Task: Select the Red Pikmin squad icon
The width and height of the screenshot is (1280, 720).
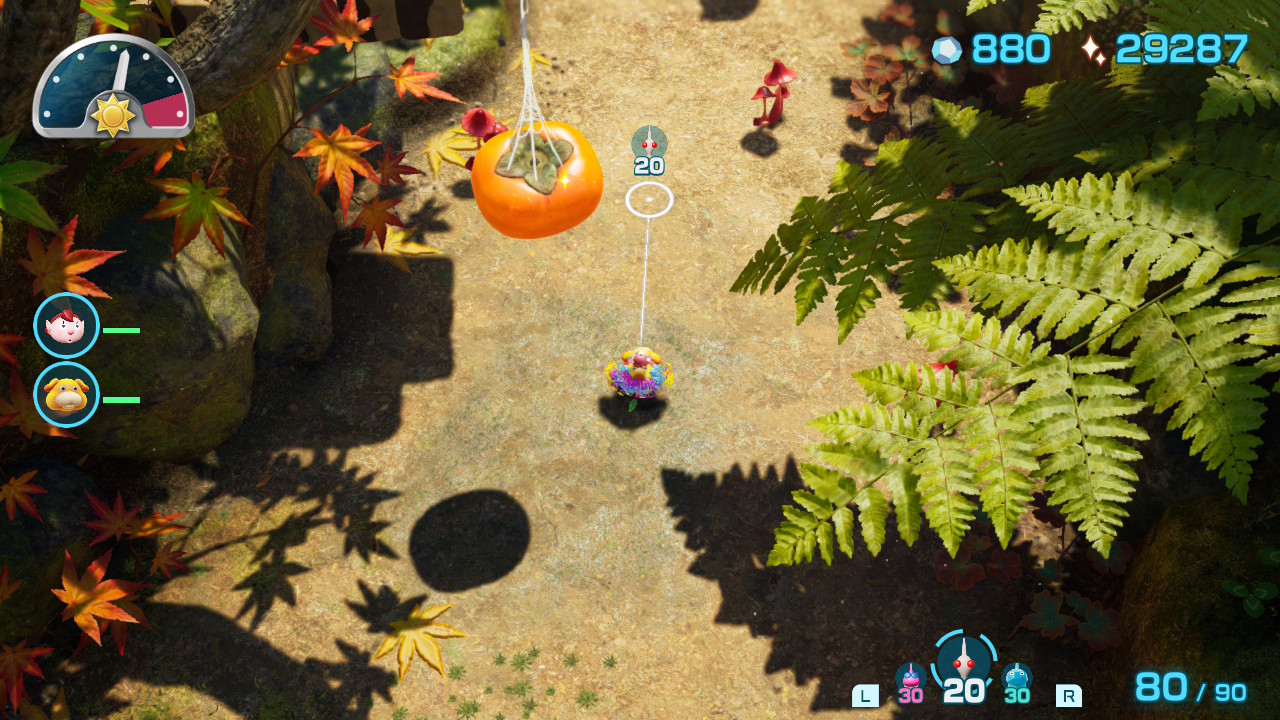Action: pos(963,661)
